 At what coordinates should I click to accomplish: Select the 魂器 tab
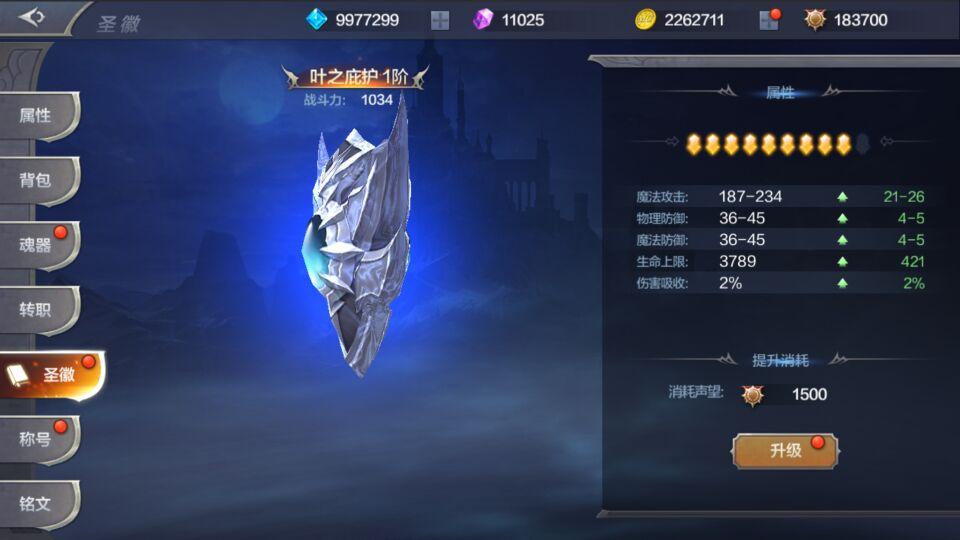(x=36, y=245)
